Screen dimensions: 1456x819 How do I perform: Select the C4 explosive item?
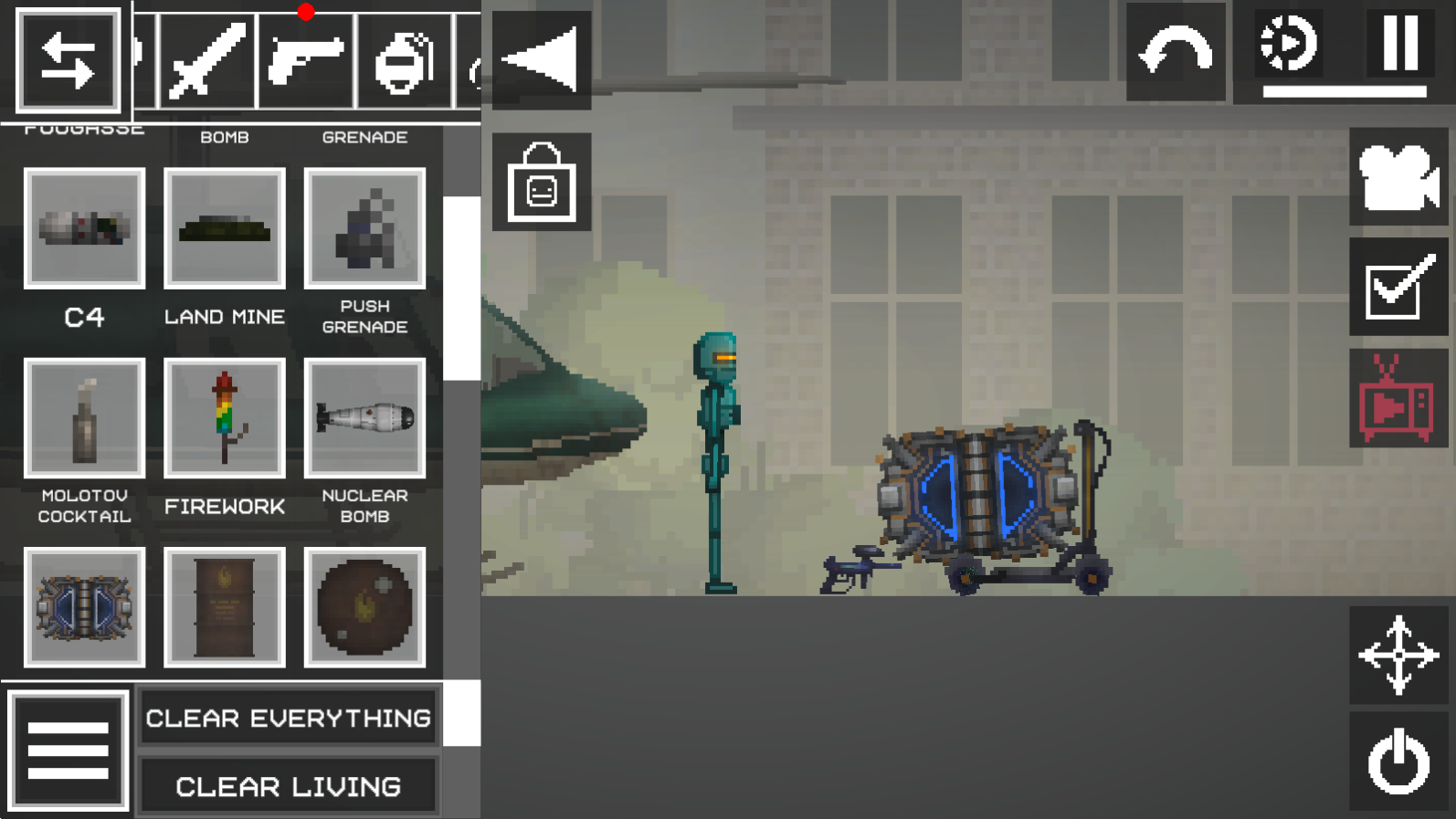(x=84, y=228)
